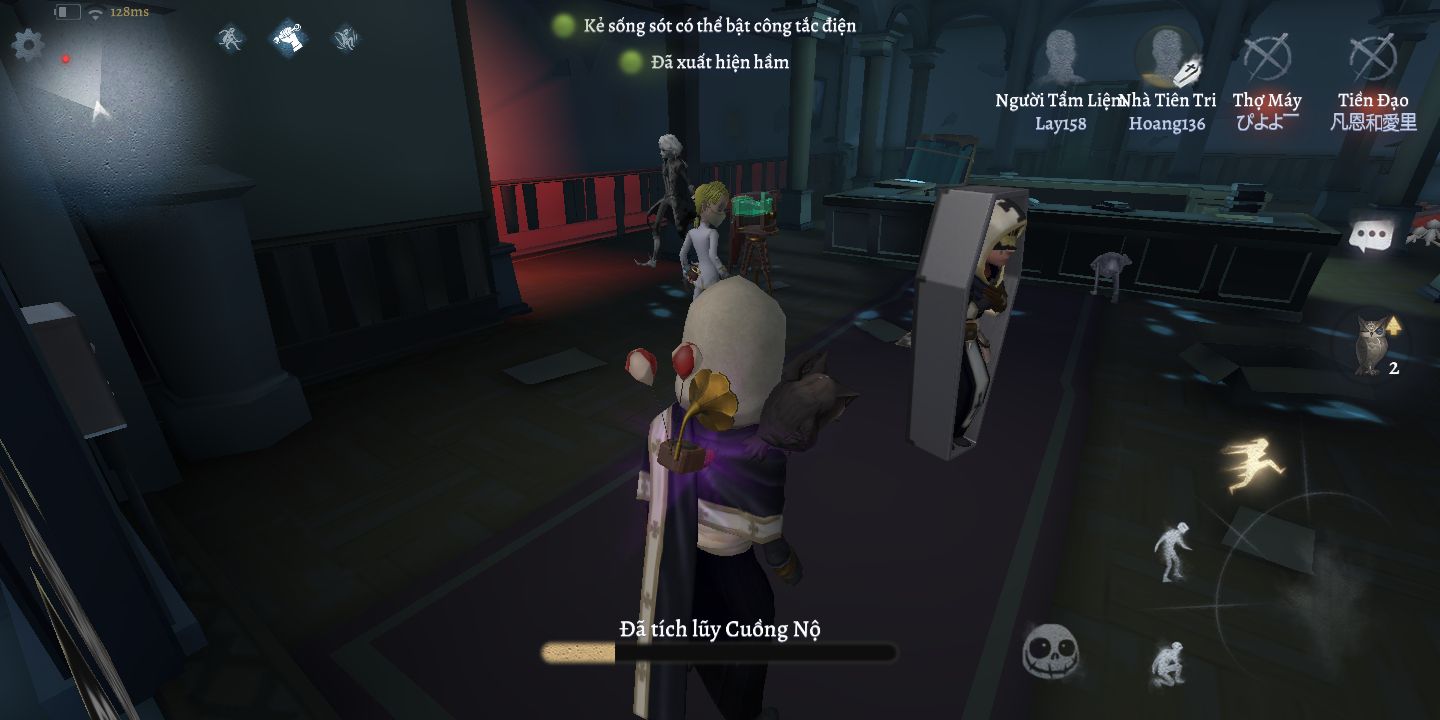Activate the glowing golden sprint ability
The image size is (1440, 720).
pyautogui.click(x=1253, y=463)
